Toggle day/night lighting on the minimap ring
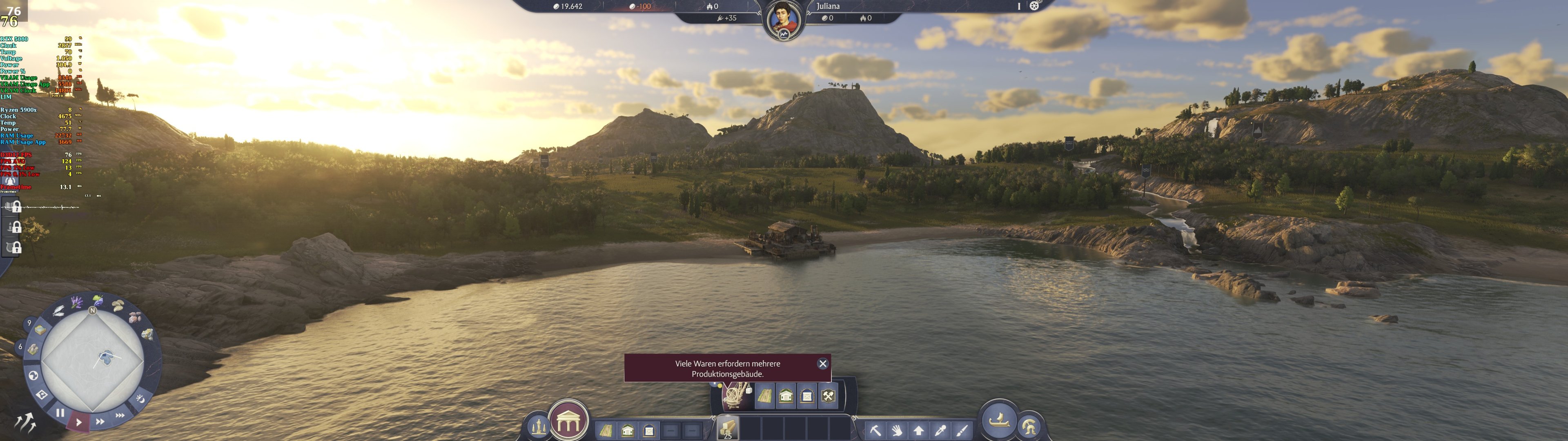This screenshot has width=1568, height=441. click(x=140, y=399)
